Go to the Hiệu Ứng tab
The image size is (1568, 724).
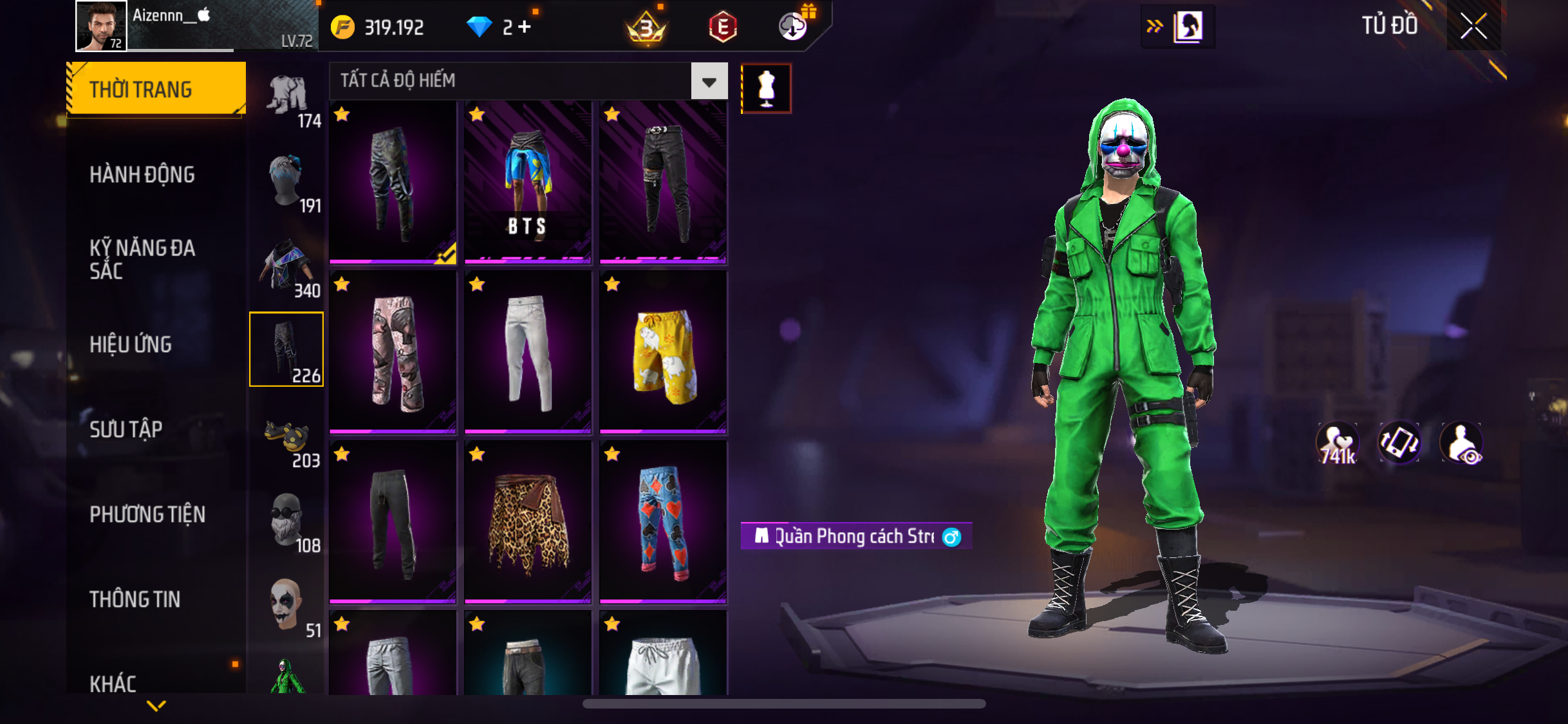point(131,344)
